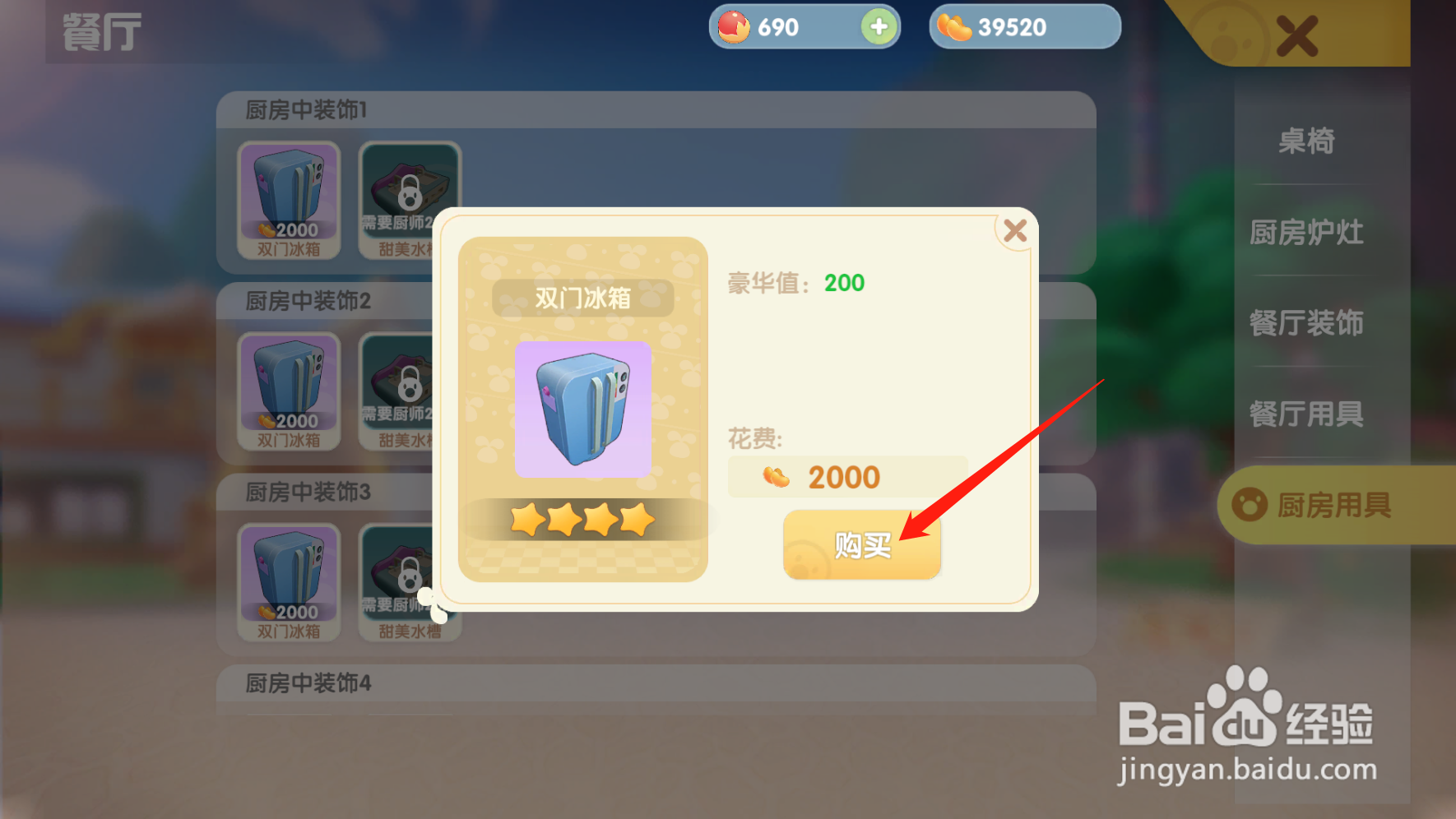
Task: Switch to the 桌椅 category tab
Action: (x=1308, y=141)
